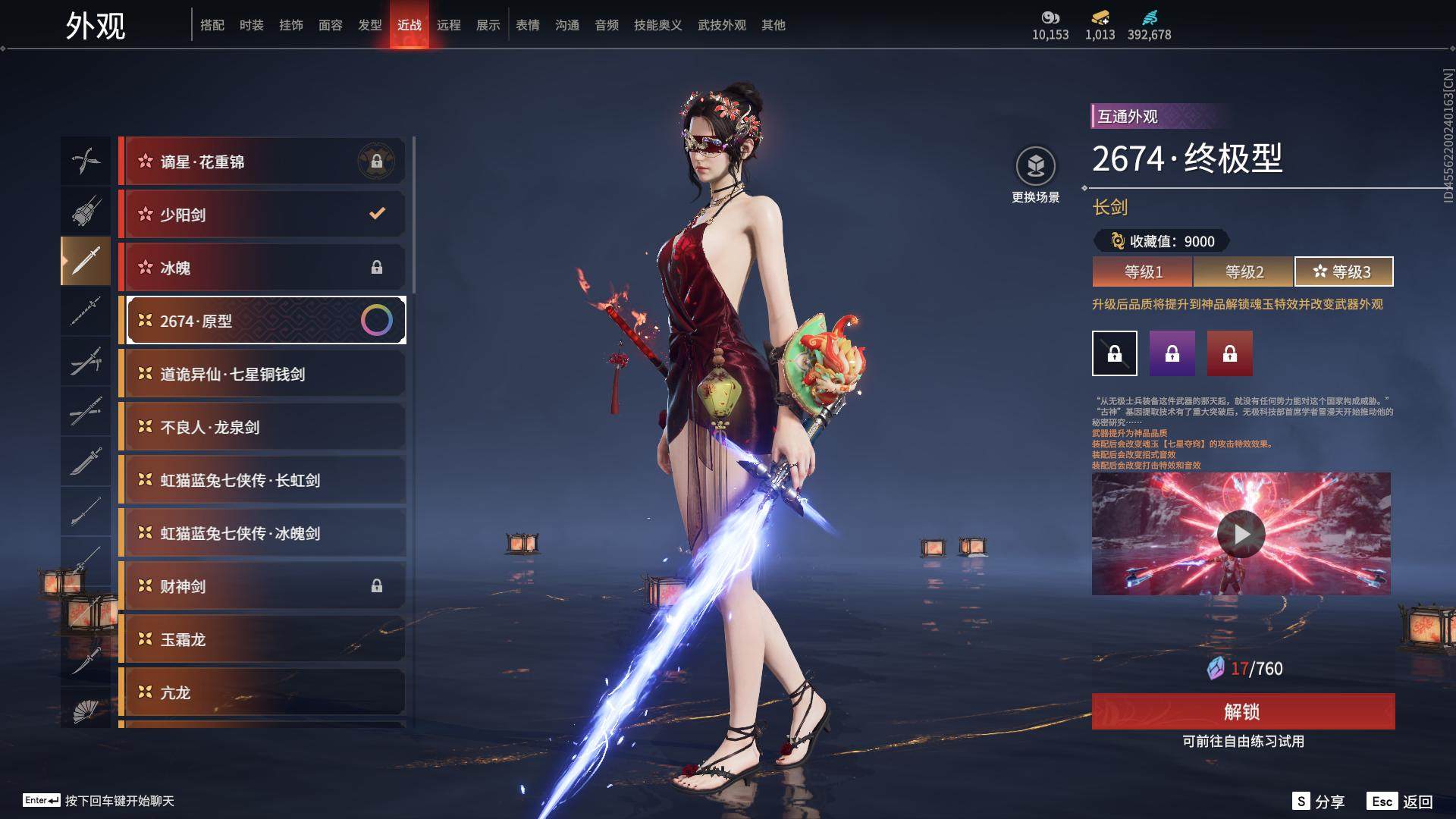Select the 等级1 level tab

coord(1143,271)
